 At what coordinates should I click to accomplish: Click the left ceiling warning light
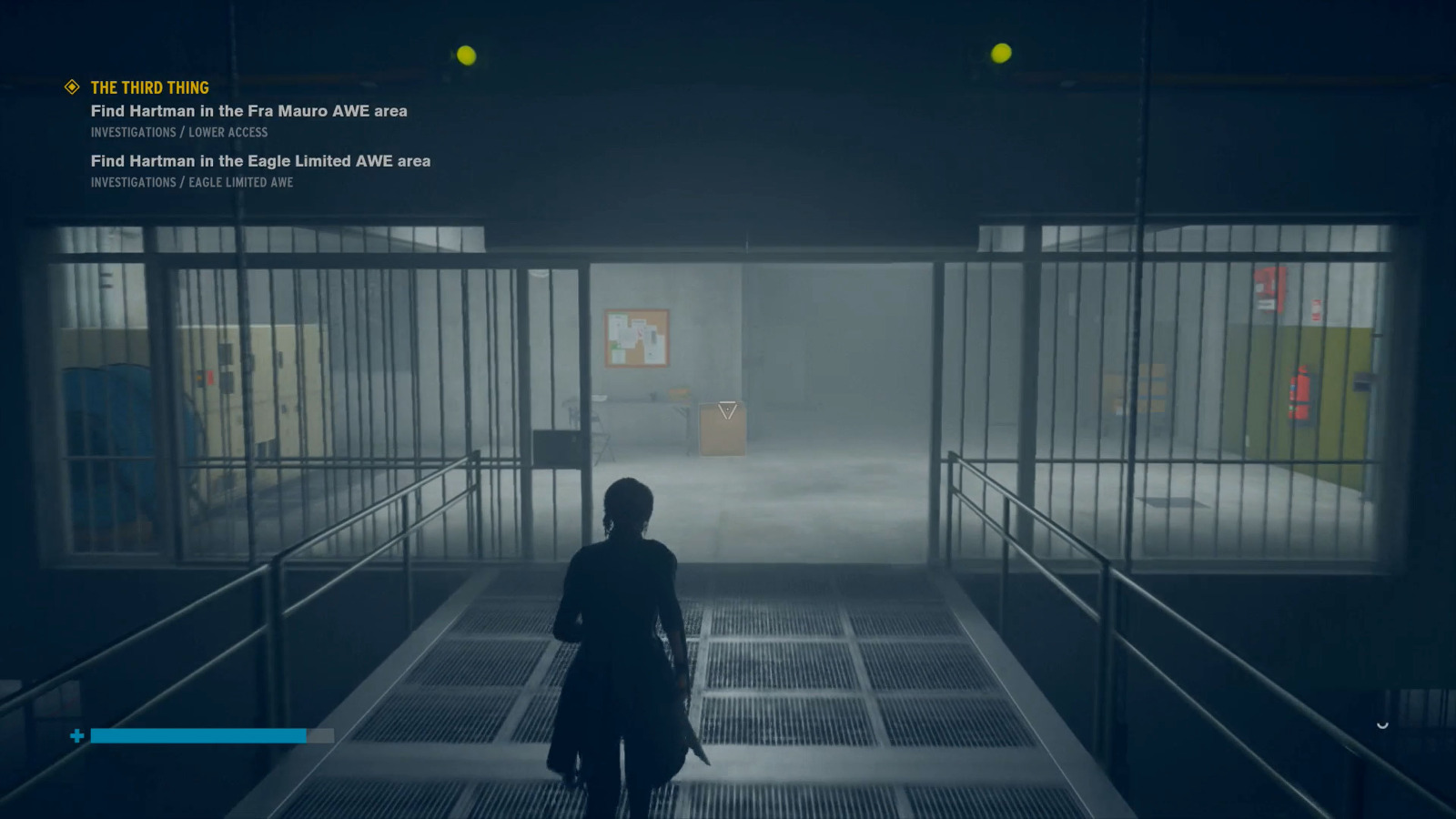(x=465, y=55)
